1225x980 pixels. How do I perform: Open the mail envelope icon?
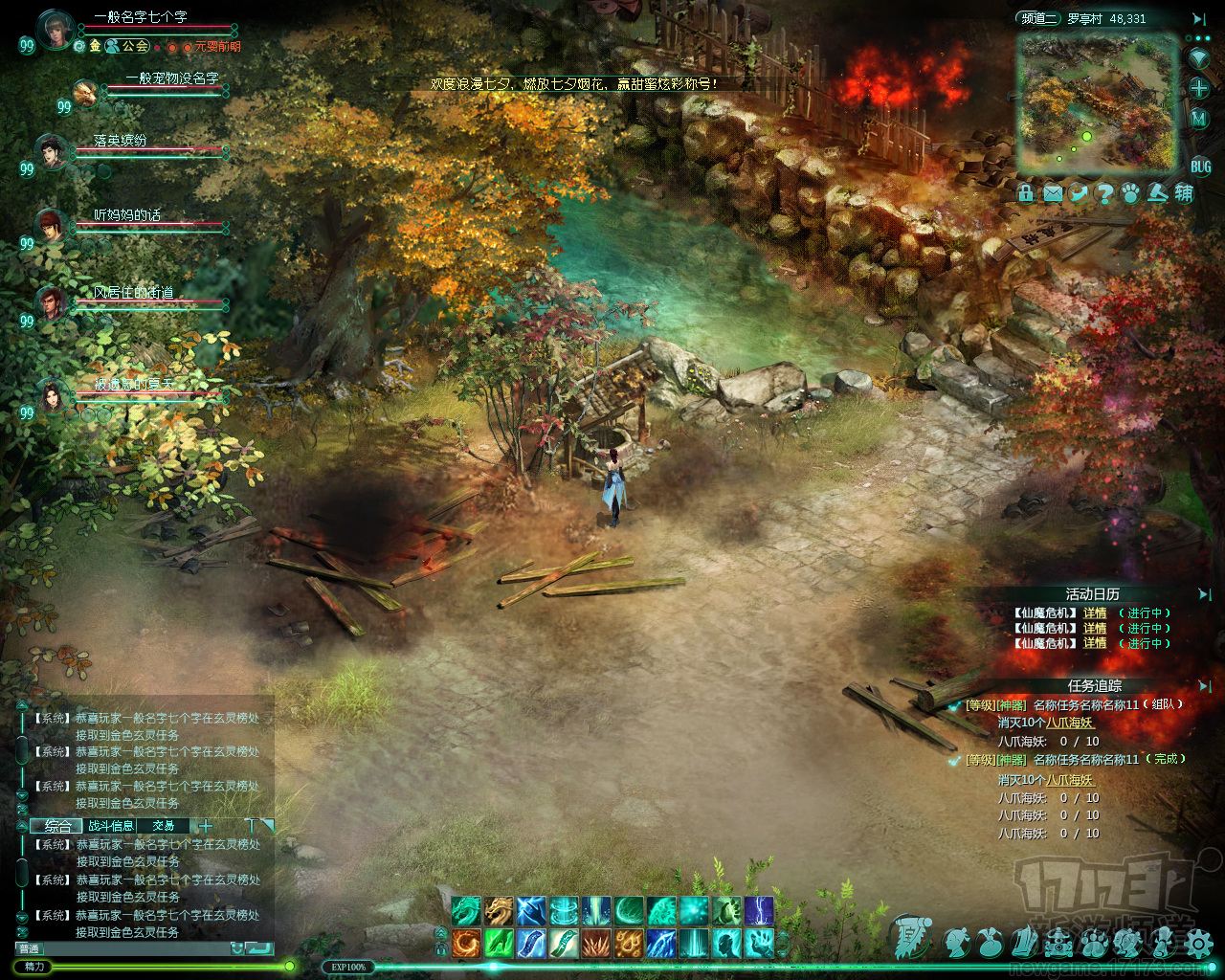click(1053, 193)
